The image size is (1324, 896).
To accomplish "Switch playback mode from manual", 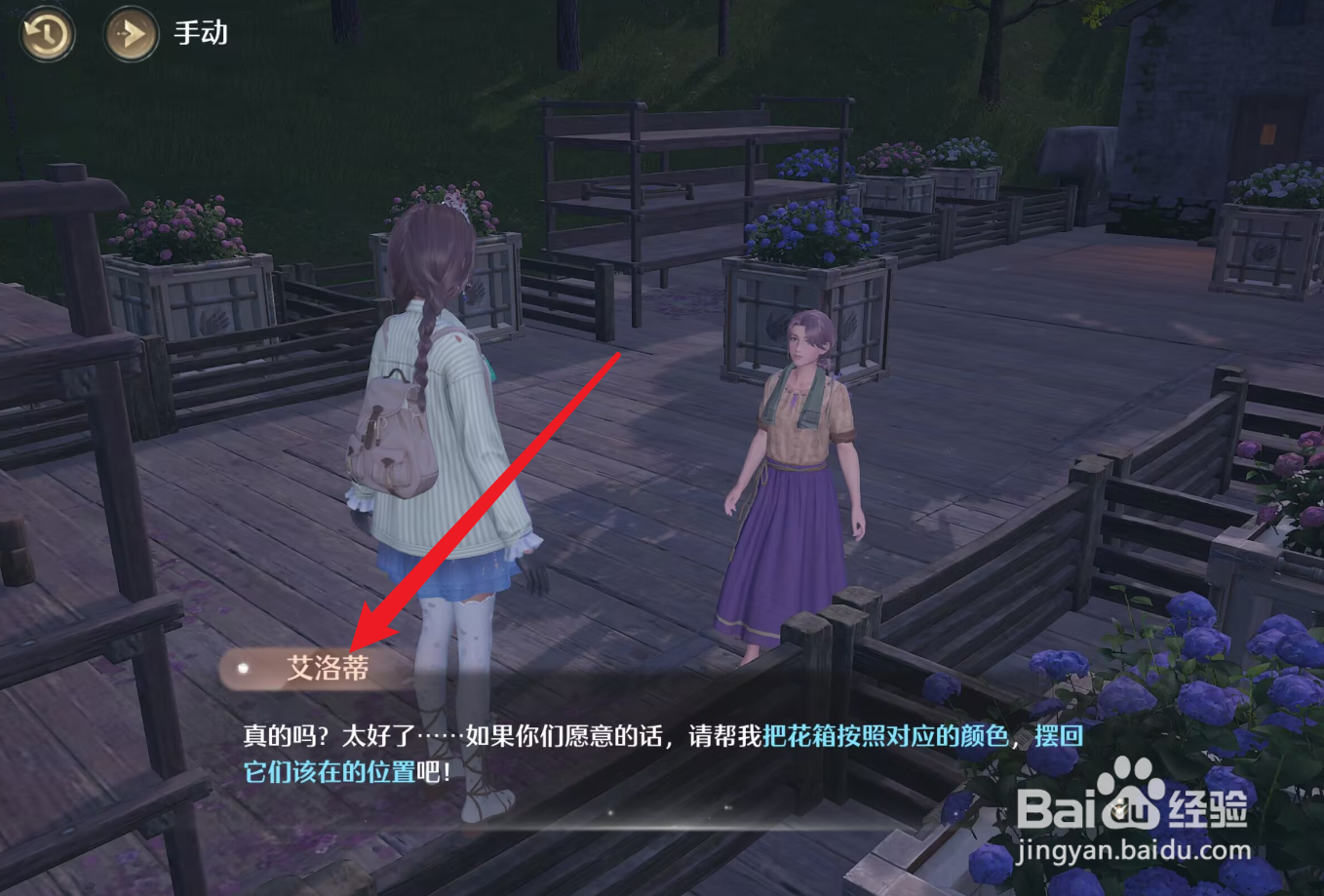I will point(200,33).
